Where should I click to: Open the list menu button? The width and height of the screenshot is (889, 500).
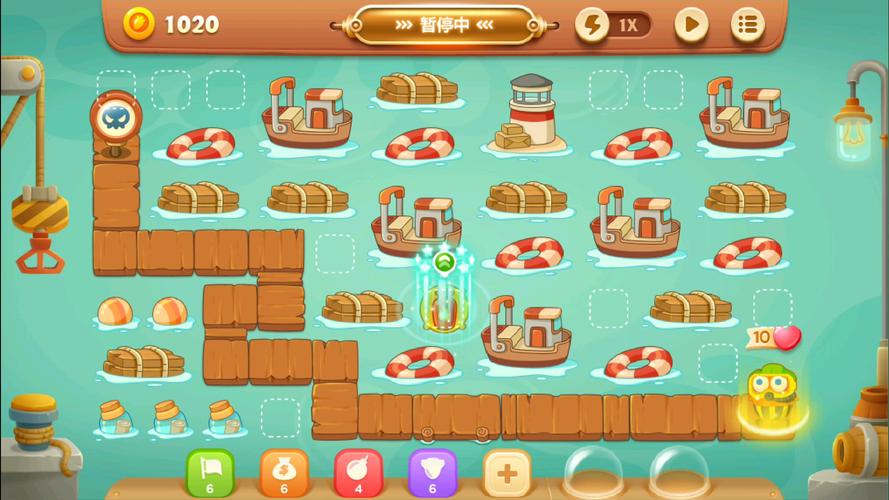pos(748,24)
